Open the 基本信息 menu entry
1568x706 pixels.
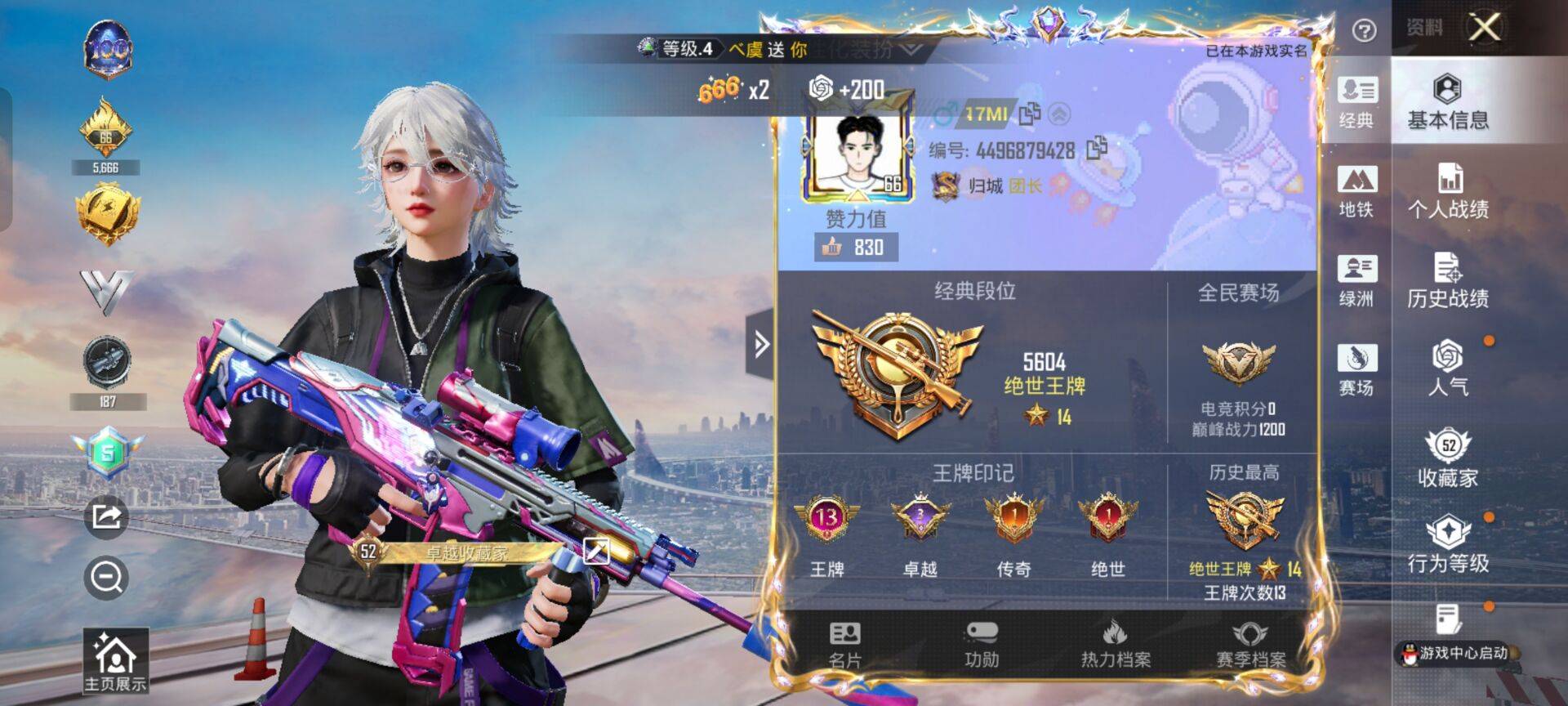[1447, 102]
